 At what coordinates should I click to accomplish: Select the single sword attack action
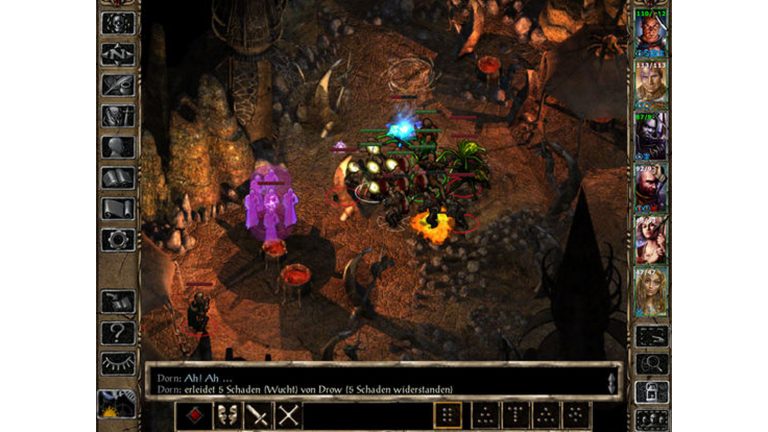click(258, 415)
